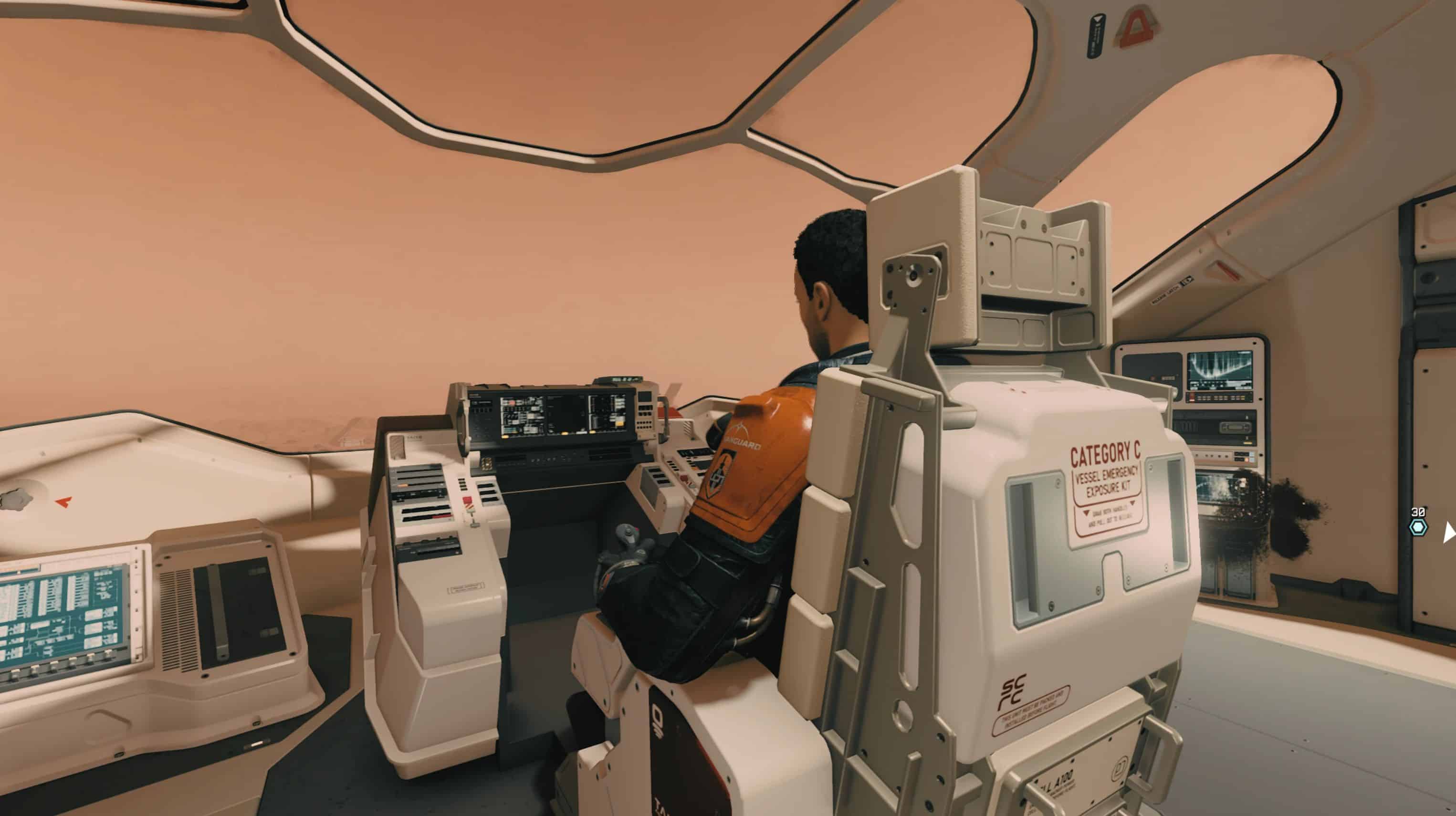Select the blue hexagon quest marker
Image resolution: width=1456 pixels, height=816 pixels.
coord(1417,528)
